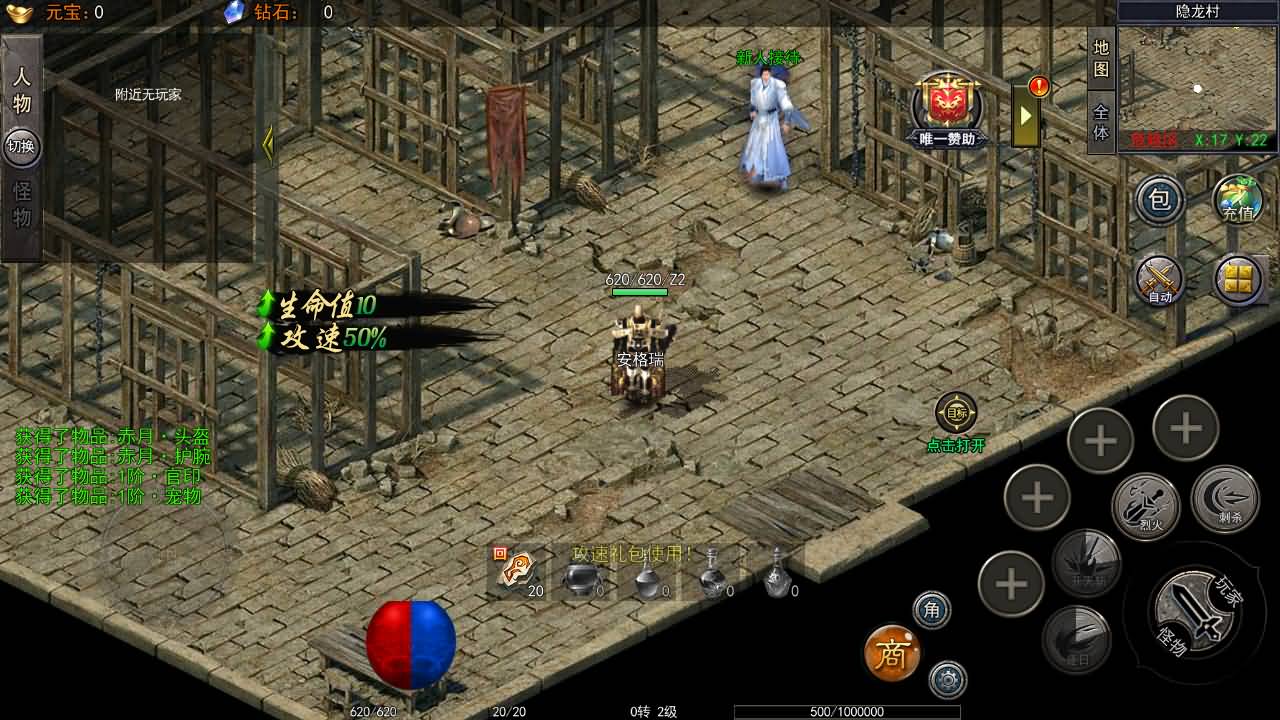1280x720 pixels.
Task: Switch to the 人物 nearby players tab
Action: pos(22,90)
